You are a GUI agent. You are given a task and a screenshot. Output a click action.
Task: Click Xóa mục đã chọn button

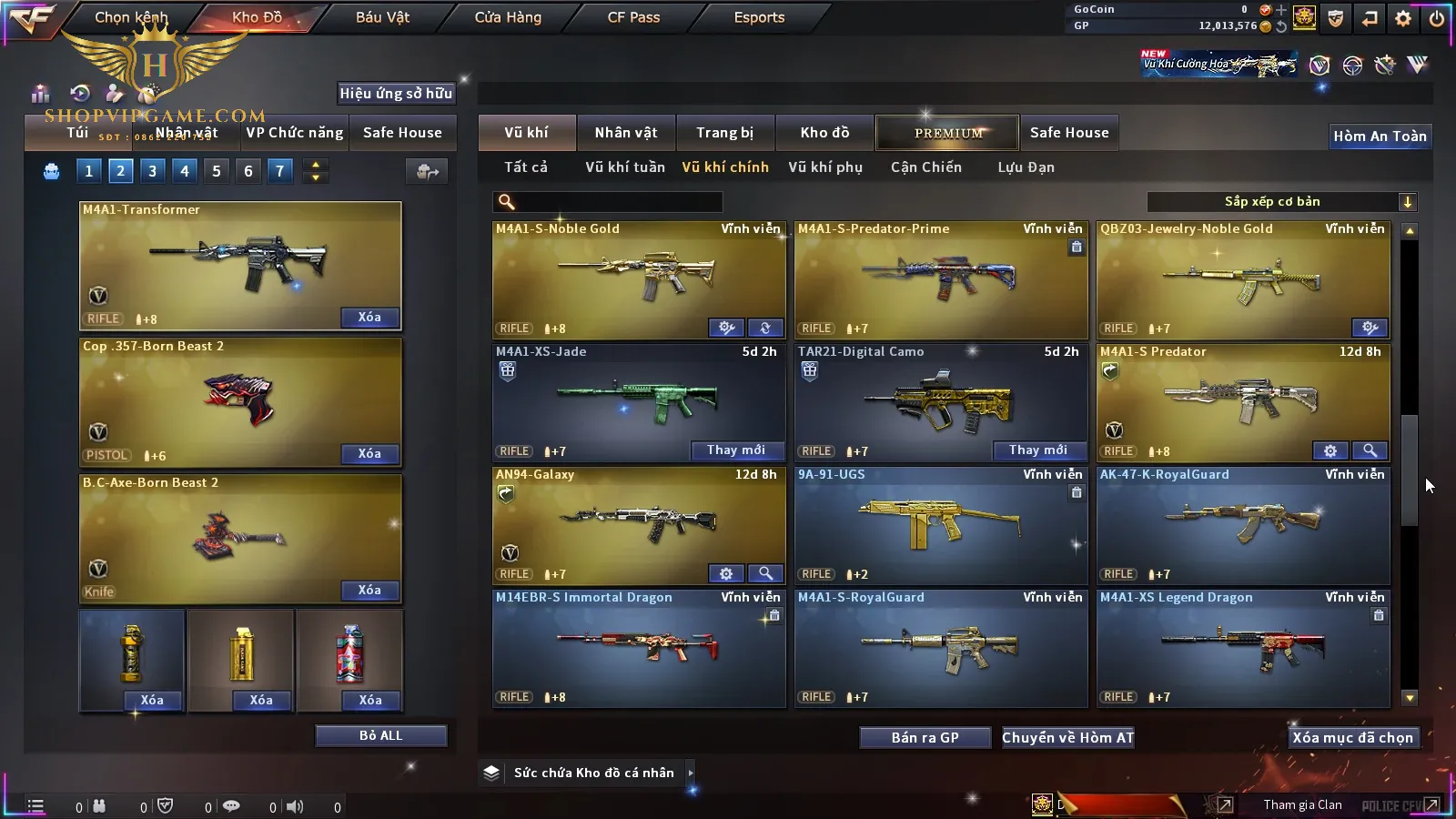point(1352,738)
